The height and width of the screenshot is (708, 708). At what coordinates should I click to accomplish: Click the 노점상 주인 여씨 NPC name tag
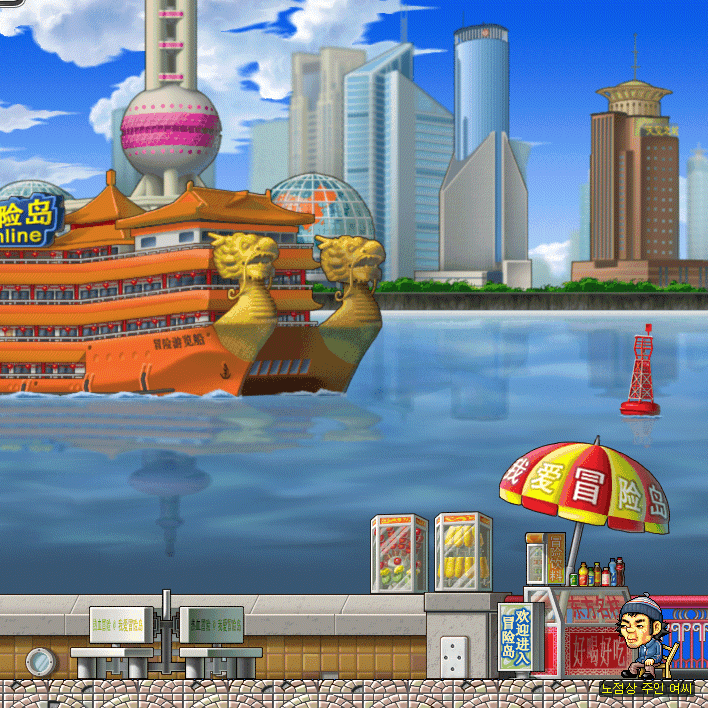646,688
